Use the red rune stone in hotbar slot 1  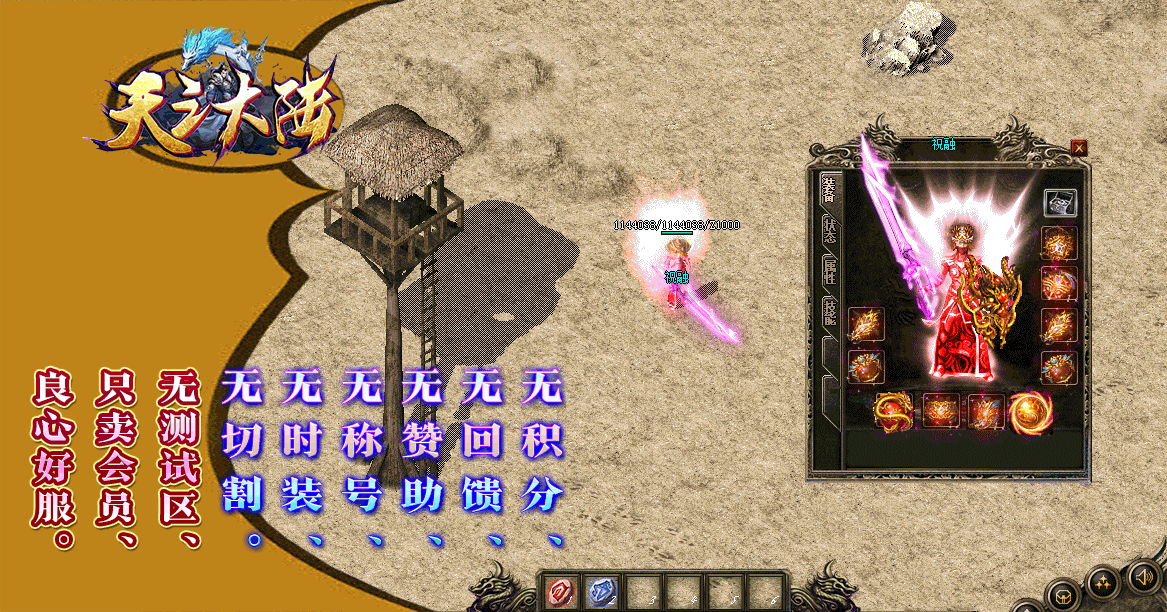pyautogui.click(x=560, y=592)
